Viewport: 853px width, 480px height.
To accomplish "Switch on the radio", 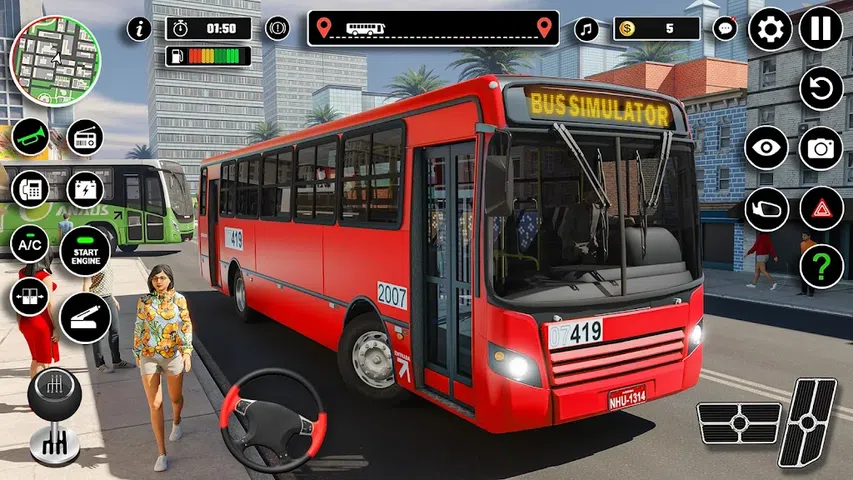I will [x=84, y=137].
